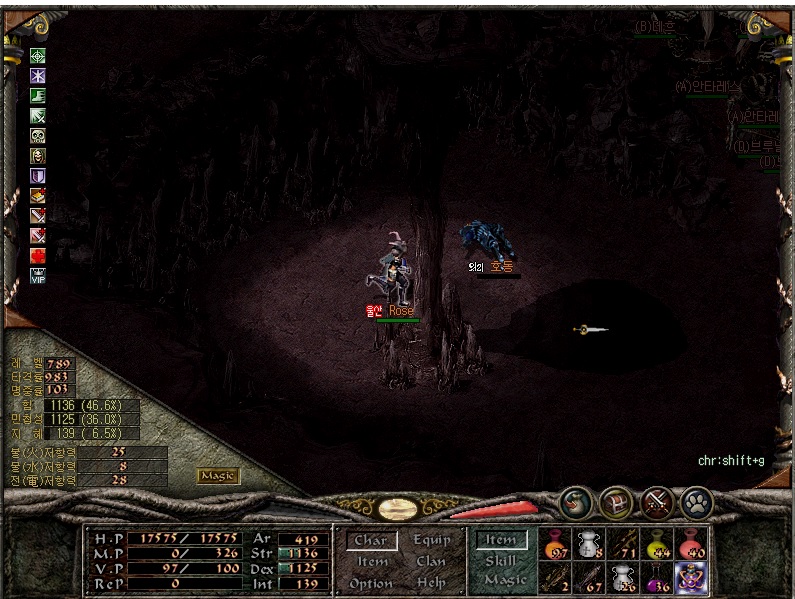Open the Equip menu
The height and width of the screenshot is (599, 795).
pos(431,540)
